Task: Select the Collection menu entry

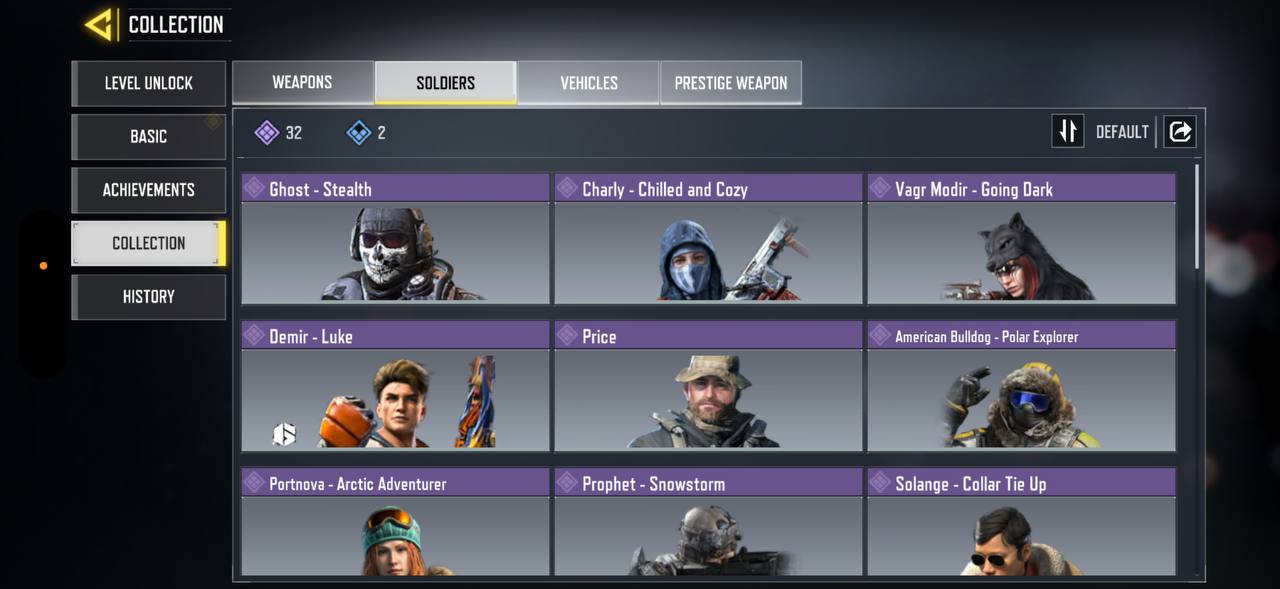Action: pyautogui.click(x=149, y=243)
